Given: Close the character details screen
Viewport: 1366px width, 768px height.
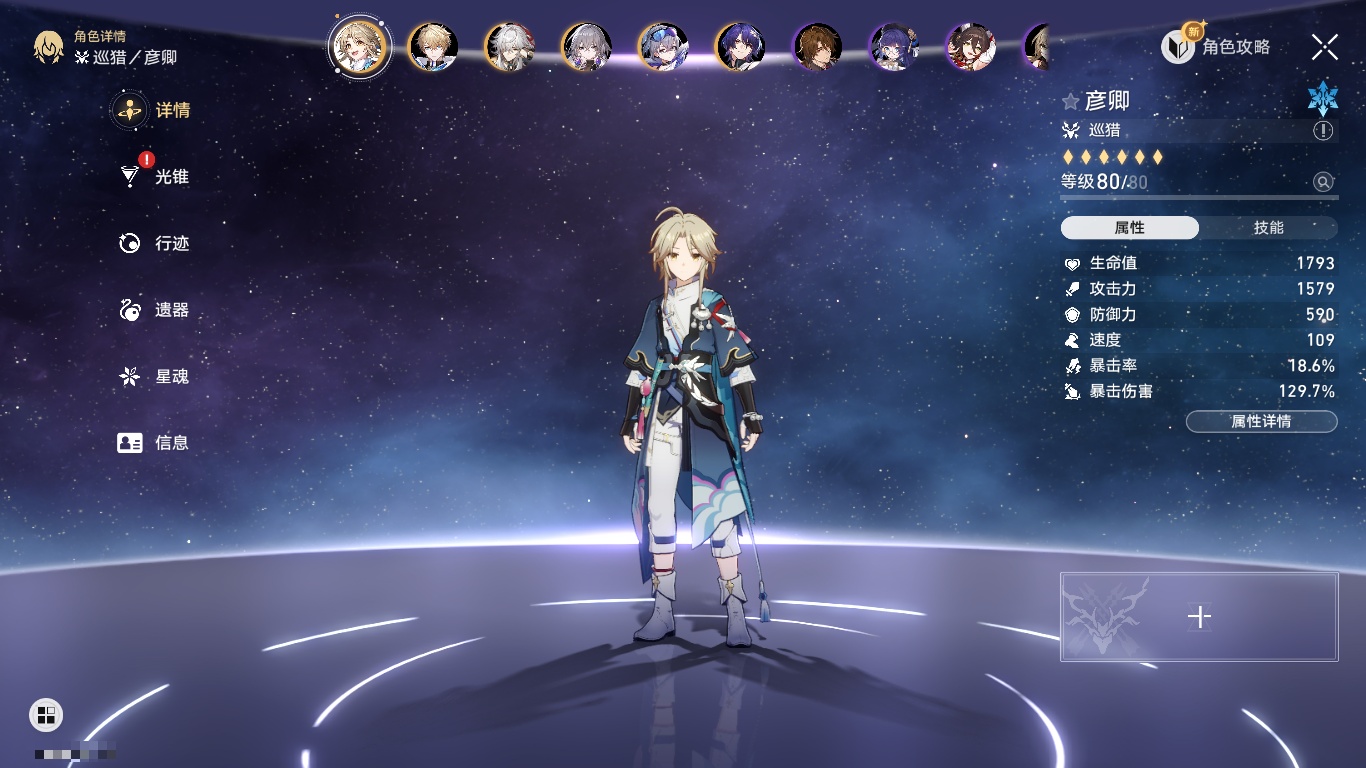Looking at the screenshot, I should click(x=1325, y=47).
